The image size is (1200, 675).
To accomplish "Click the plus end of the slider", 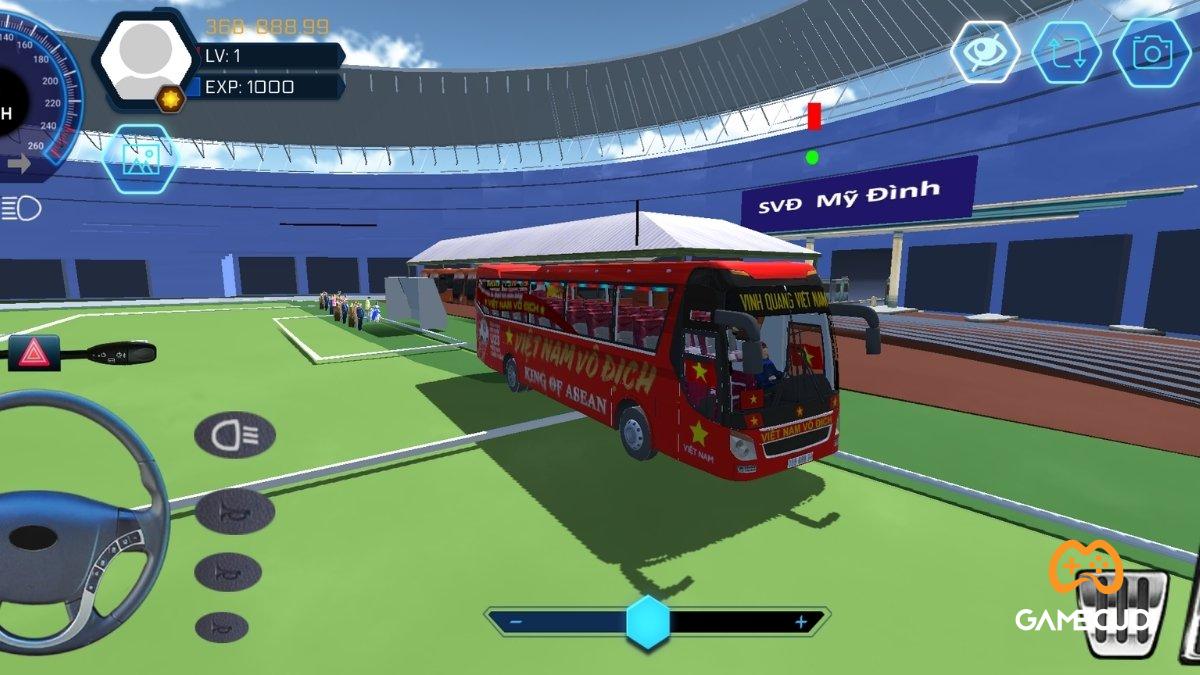I will 800,622.
